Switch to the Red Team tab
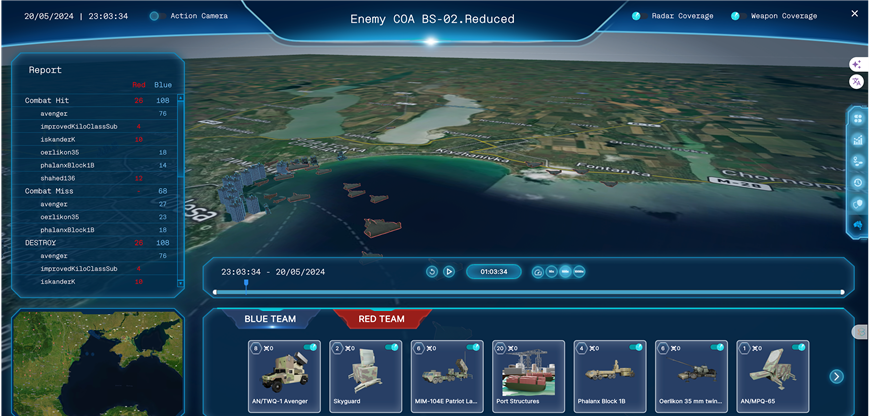The height and width of the screenshot is (416, 870). pyautogui.click(x=382, y=319)
